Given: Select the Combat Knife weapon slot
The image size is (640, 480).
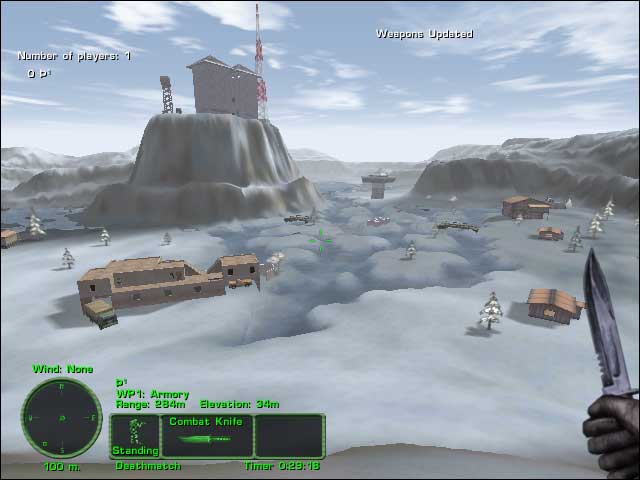Looking at the screenshot, I should coord(207,436).
